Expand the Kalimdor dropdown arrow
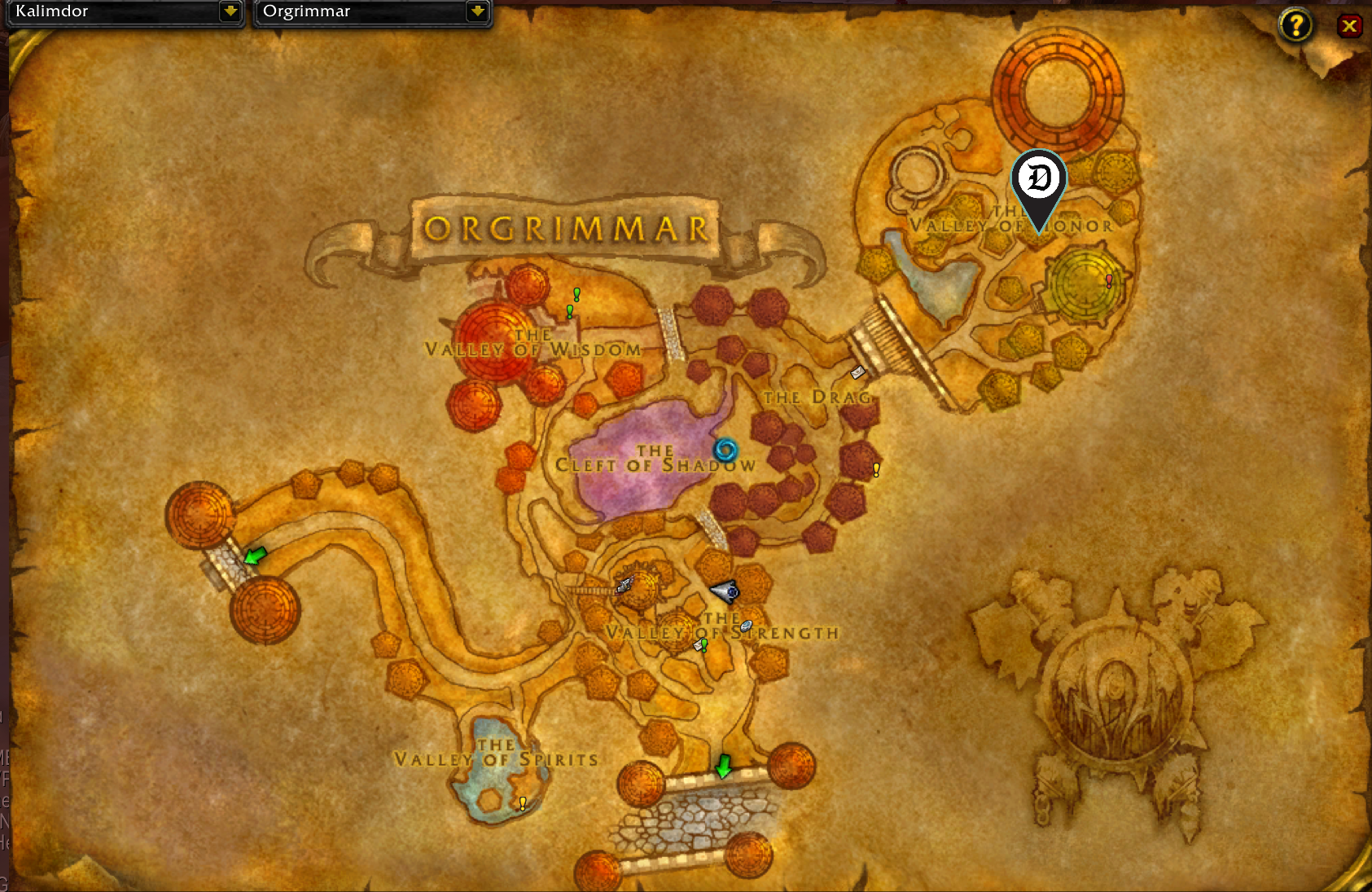 [231, 12]
